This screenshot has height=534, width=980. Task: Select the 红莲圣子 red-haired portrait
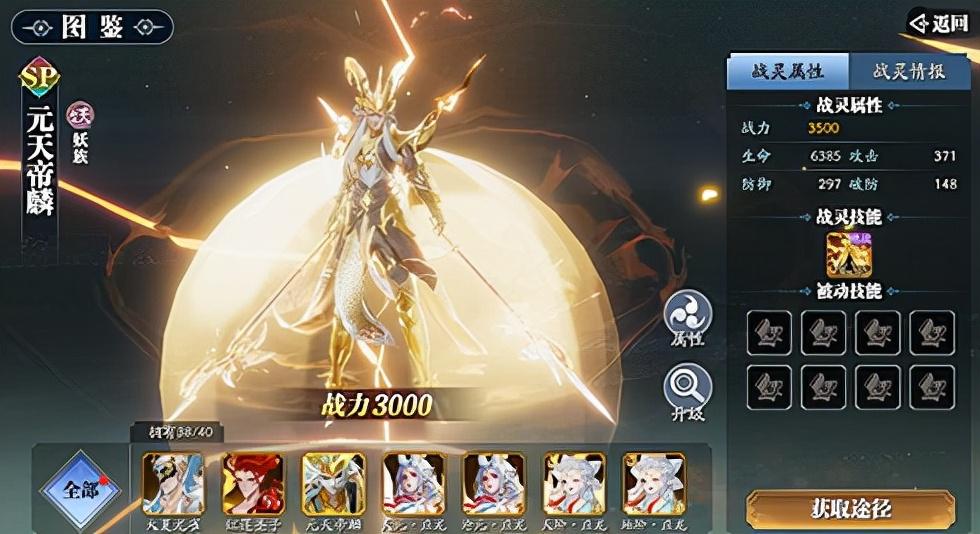[254, 484]
